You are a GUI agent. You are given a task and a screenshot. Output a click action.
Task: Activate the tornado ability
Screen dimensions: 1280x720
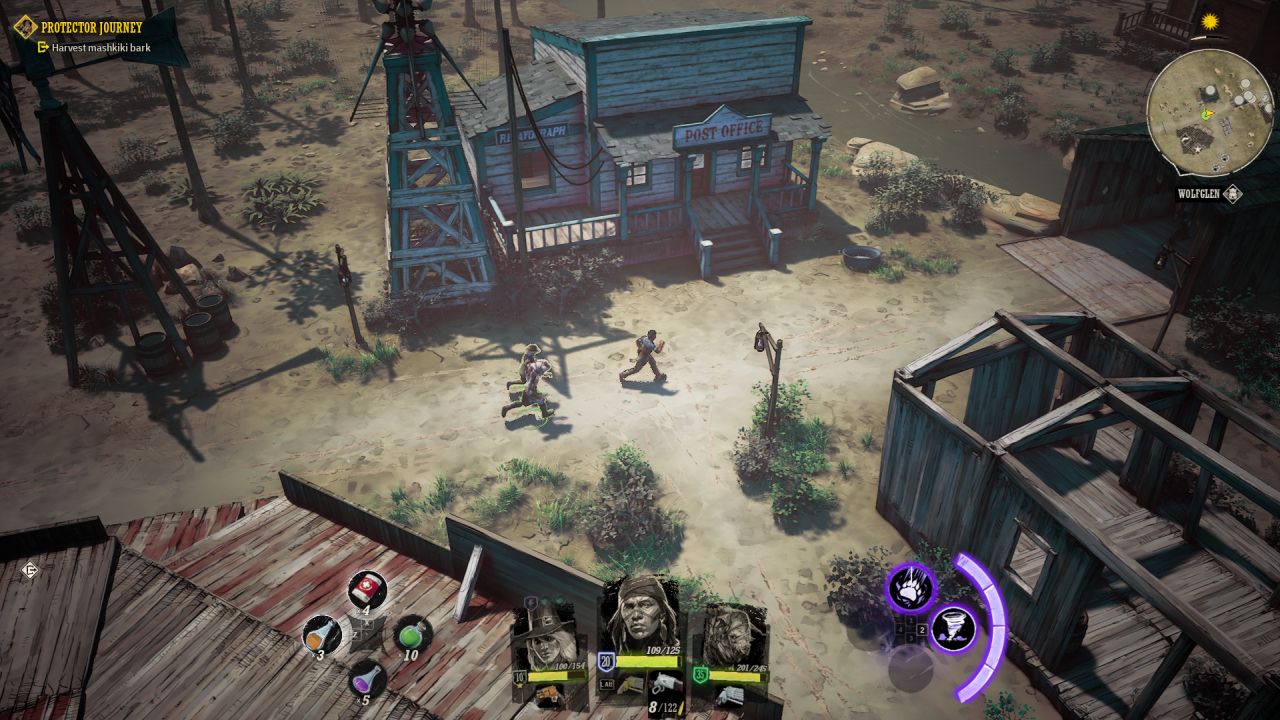[953, 630]
